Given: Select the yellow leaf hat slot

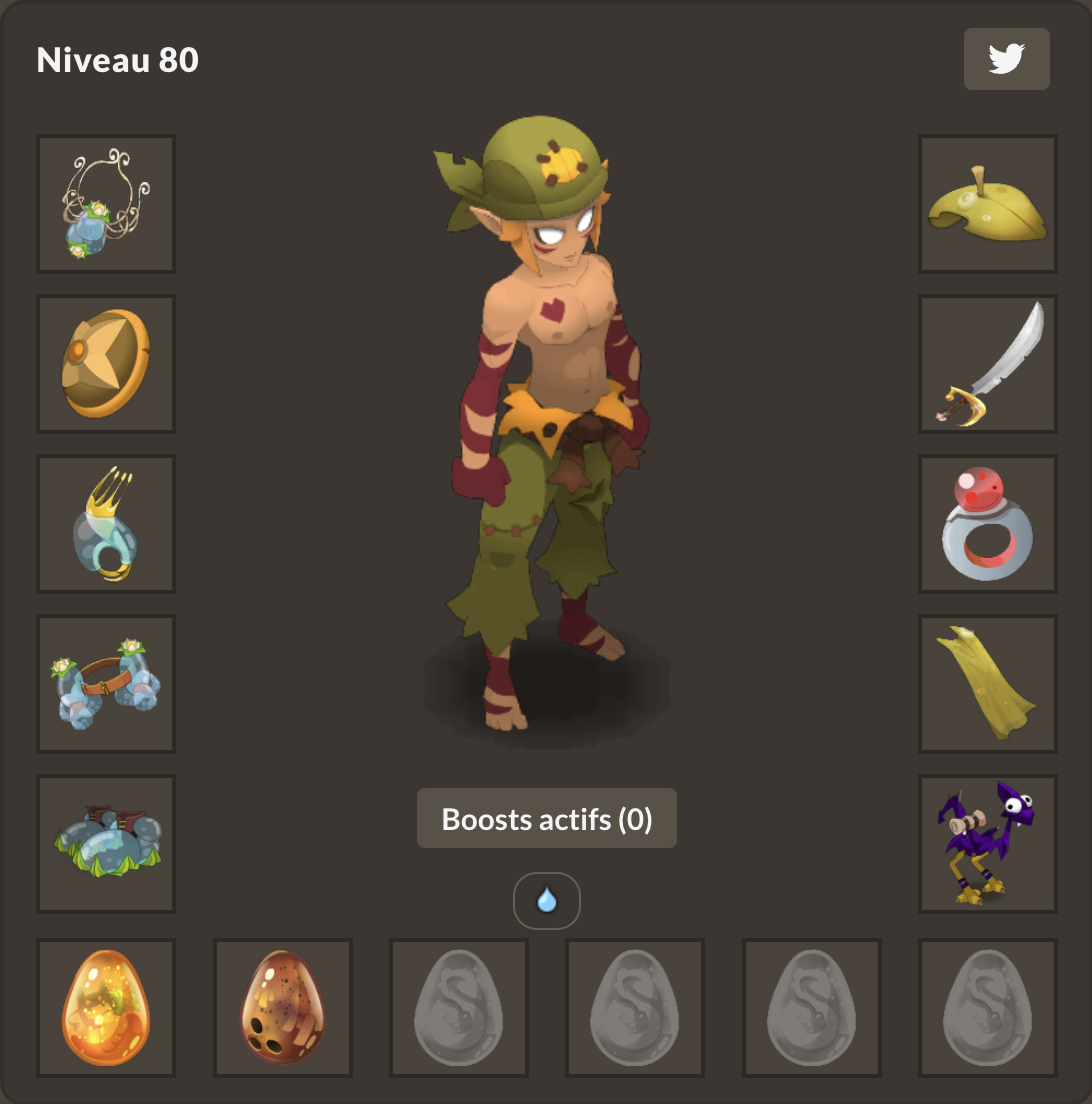Looking at the screenshot, I should pyautogui.click(x=987, y=204).
